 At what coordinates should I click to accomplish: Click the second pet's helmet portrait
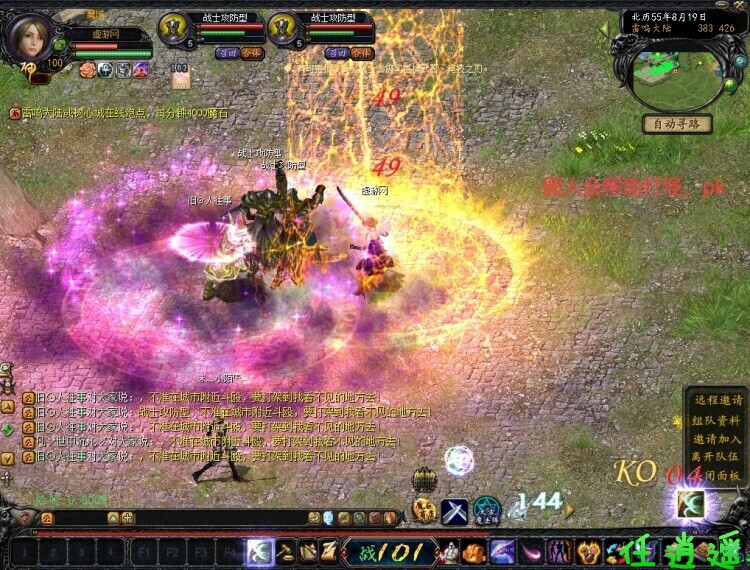tap(283, 27)
